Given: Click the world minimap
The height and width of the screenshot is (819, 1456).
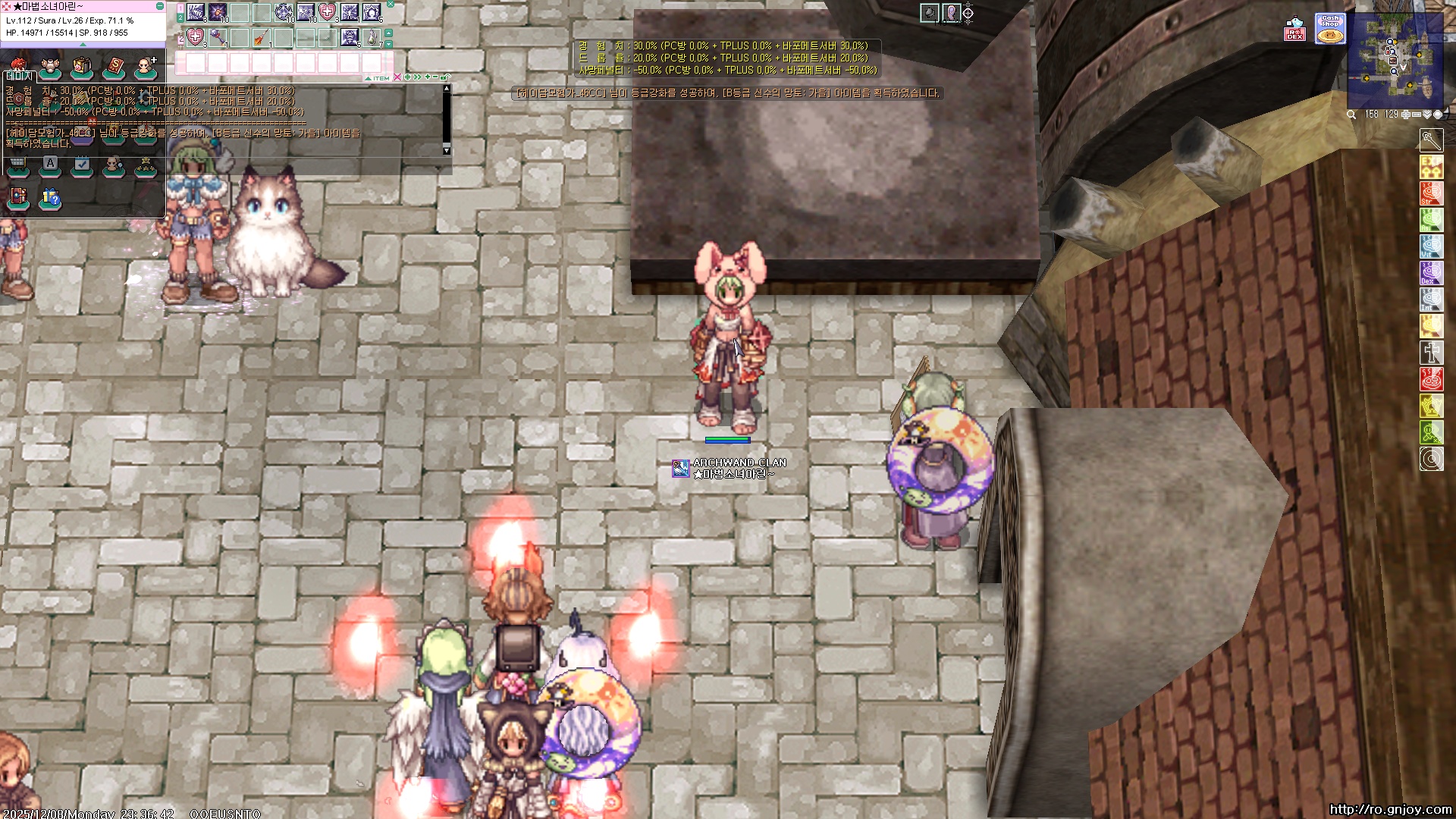Looking at the screenshot, I should pyautogui.click(x=1395, y=61).
